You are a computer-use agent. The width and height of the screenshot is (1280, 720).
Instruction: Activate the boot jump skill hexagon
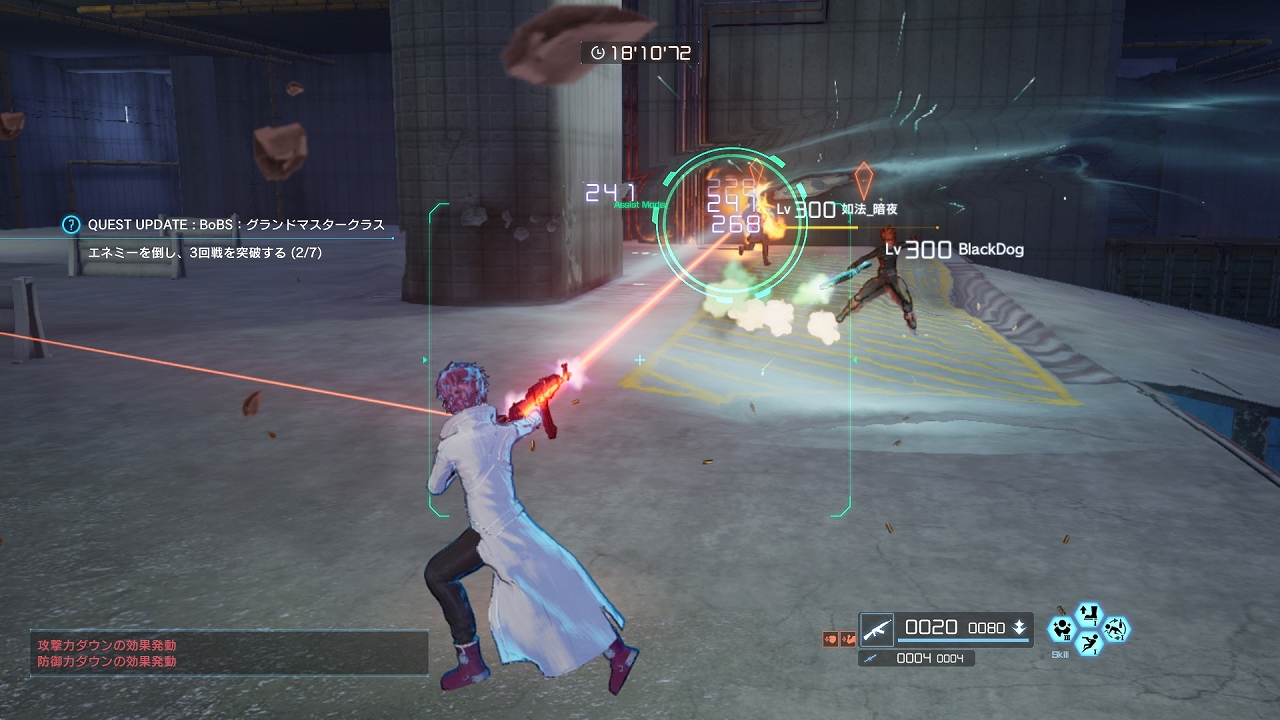pos(1088,613)
